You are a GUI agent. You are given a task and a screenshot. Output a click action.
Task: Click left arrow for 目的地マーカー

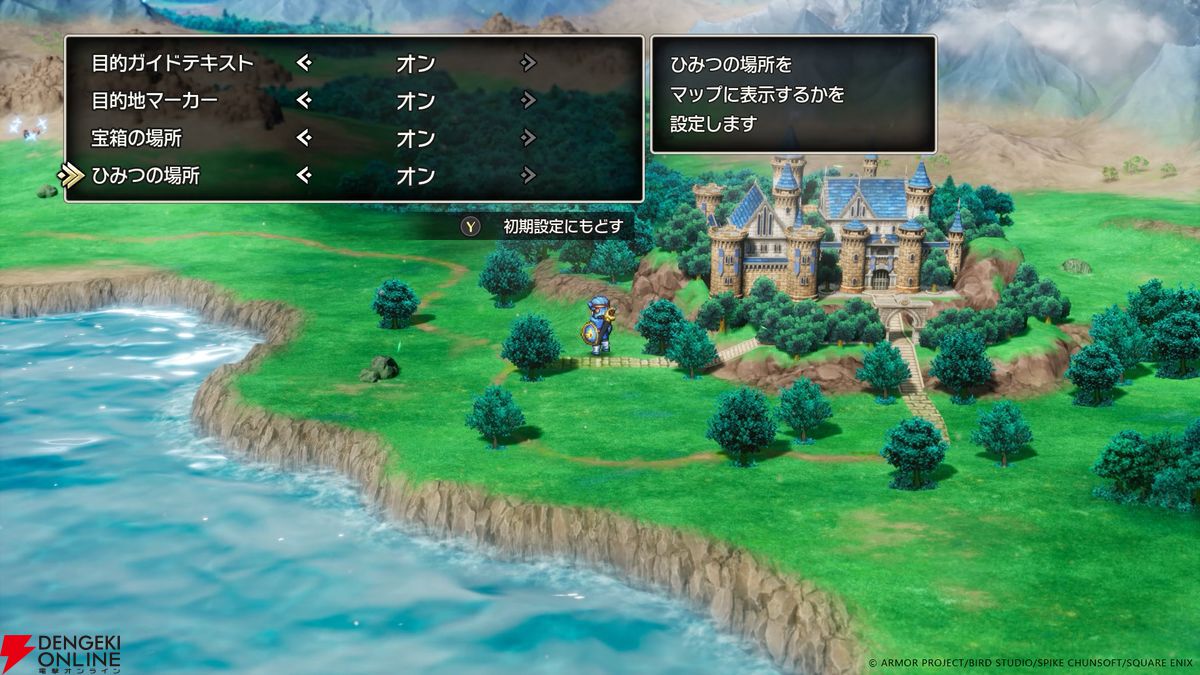pyautogui.click(x=304, y=100)
